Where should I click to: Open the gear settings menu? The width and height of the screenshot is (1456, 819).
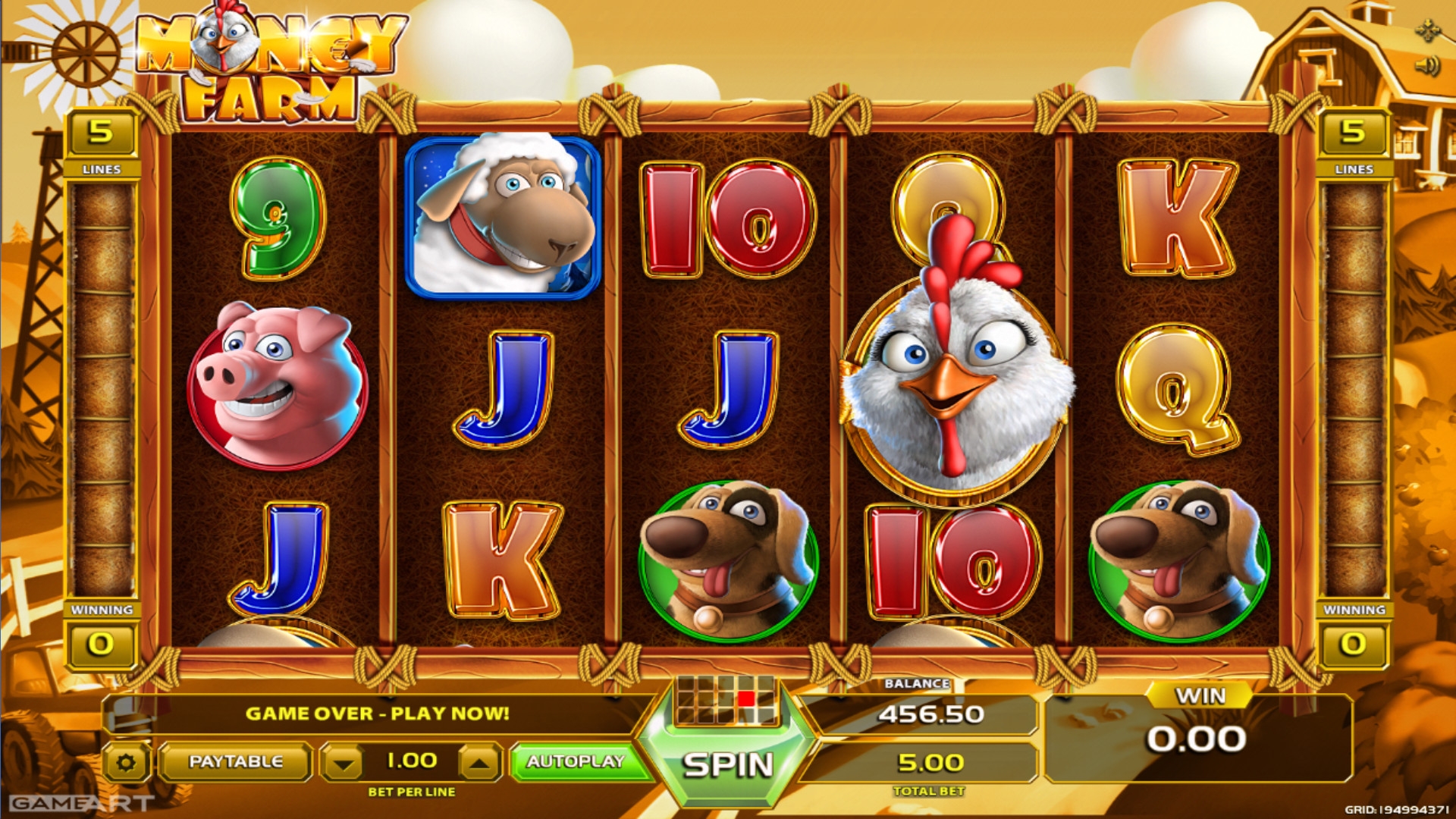tap(127, 762)
